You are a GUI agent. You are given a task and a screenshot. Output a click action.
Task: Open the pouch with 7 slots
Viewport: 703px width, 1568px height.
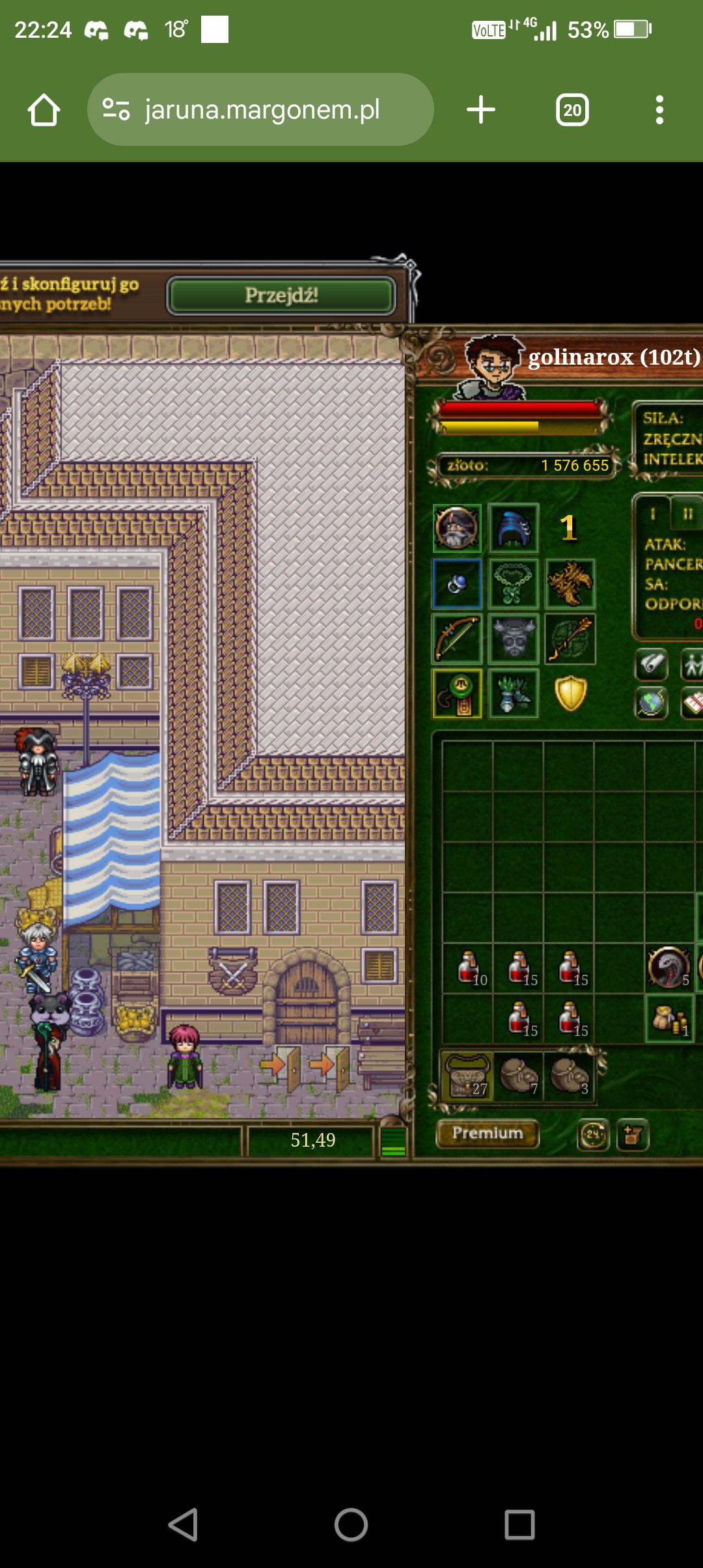pos(519,1076)
